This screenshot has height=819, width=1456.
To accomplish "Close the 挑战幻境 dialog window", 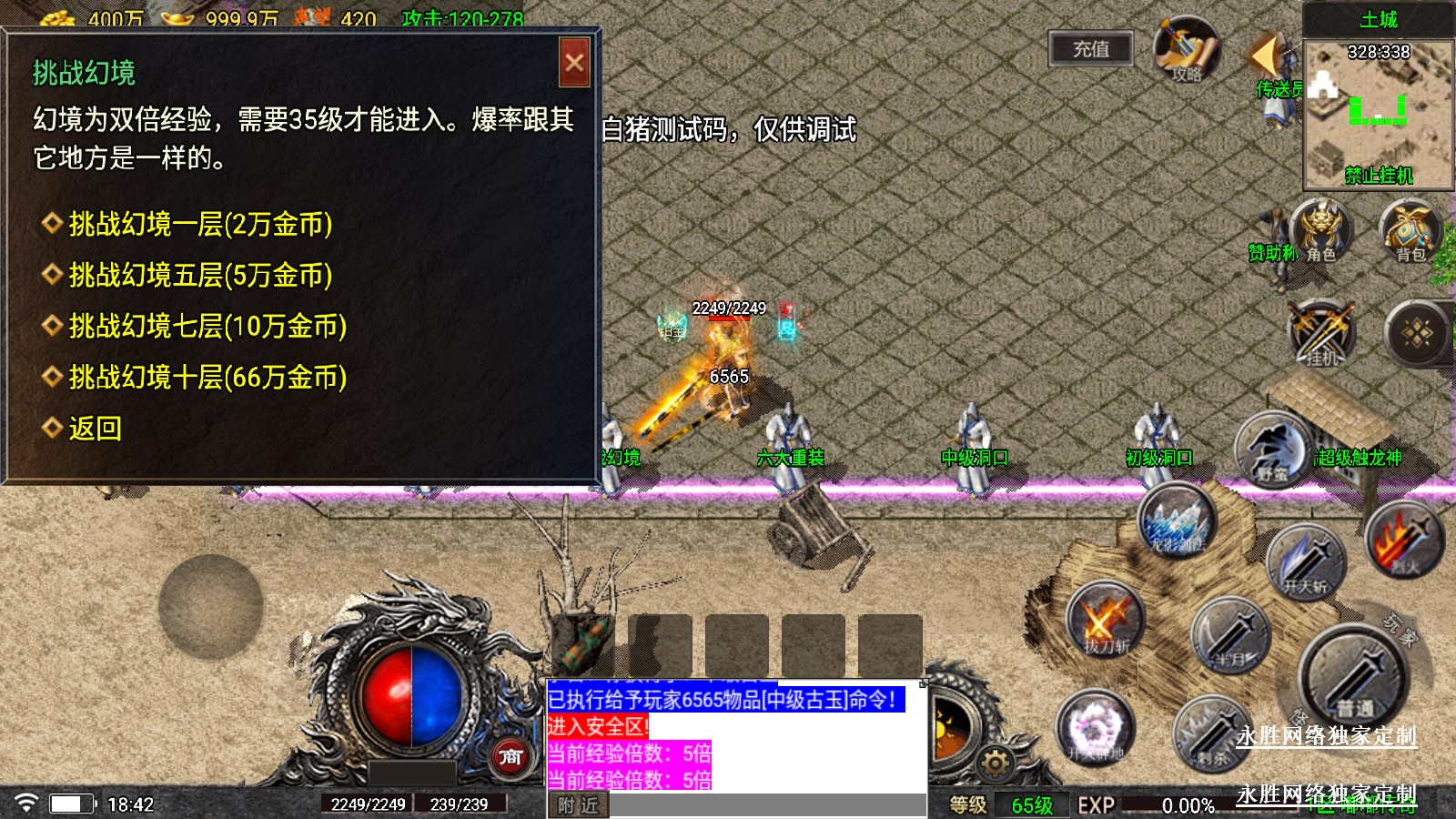I will 574,63.
